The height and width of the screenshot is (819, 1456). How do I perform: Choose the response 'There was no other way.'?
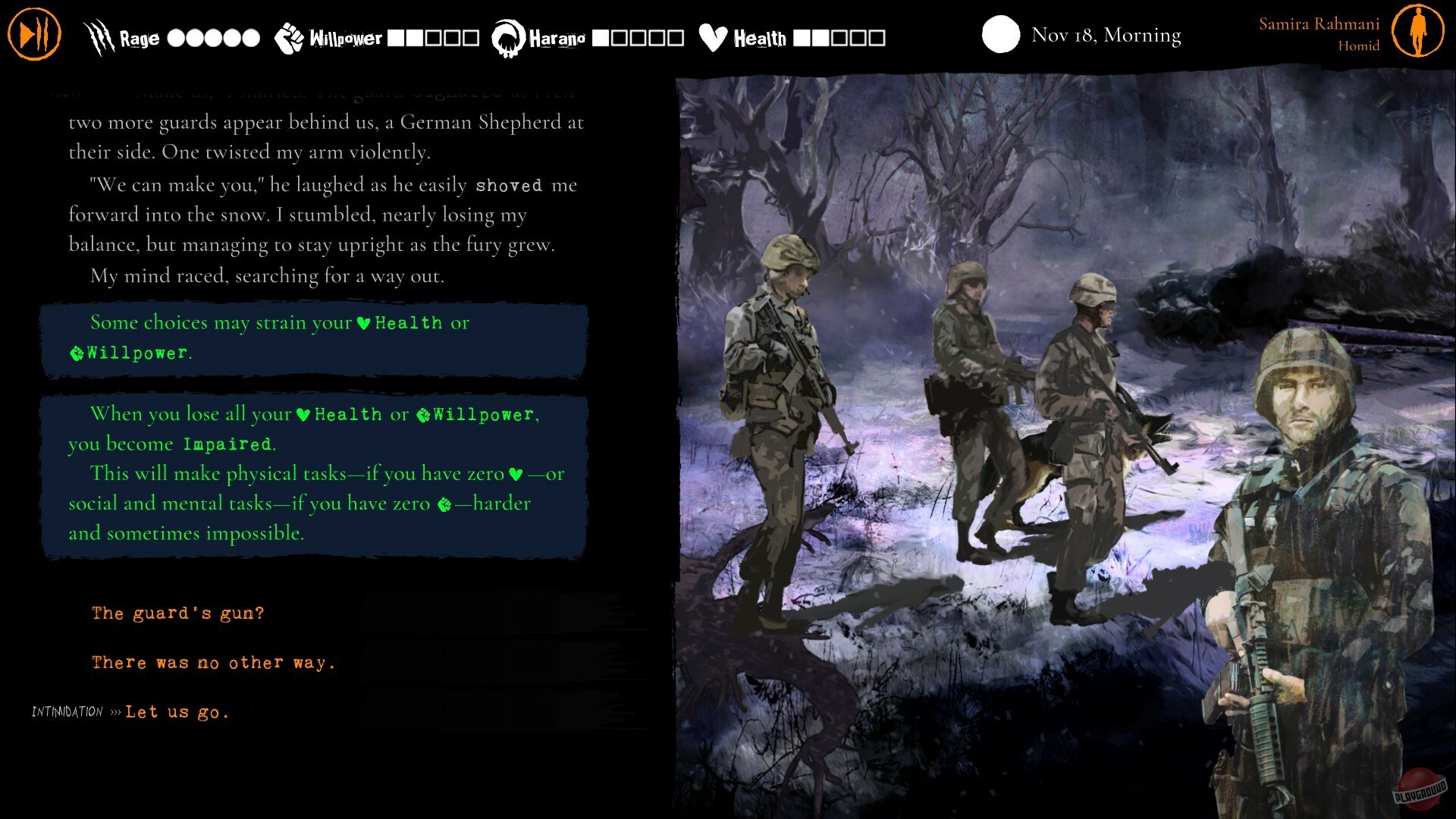pos(213,662)
